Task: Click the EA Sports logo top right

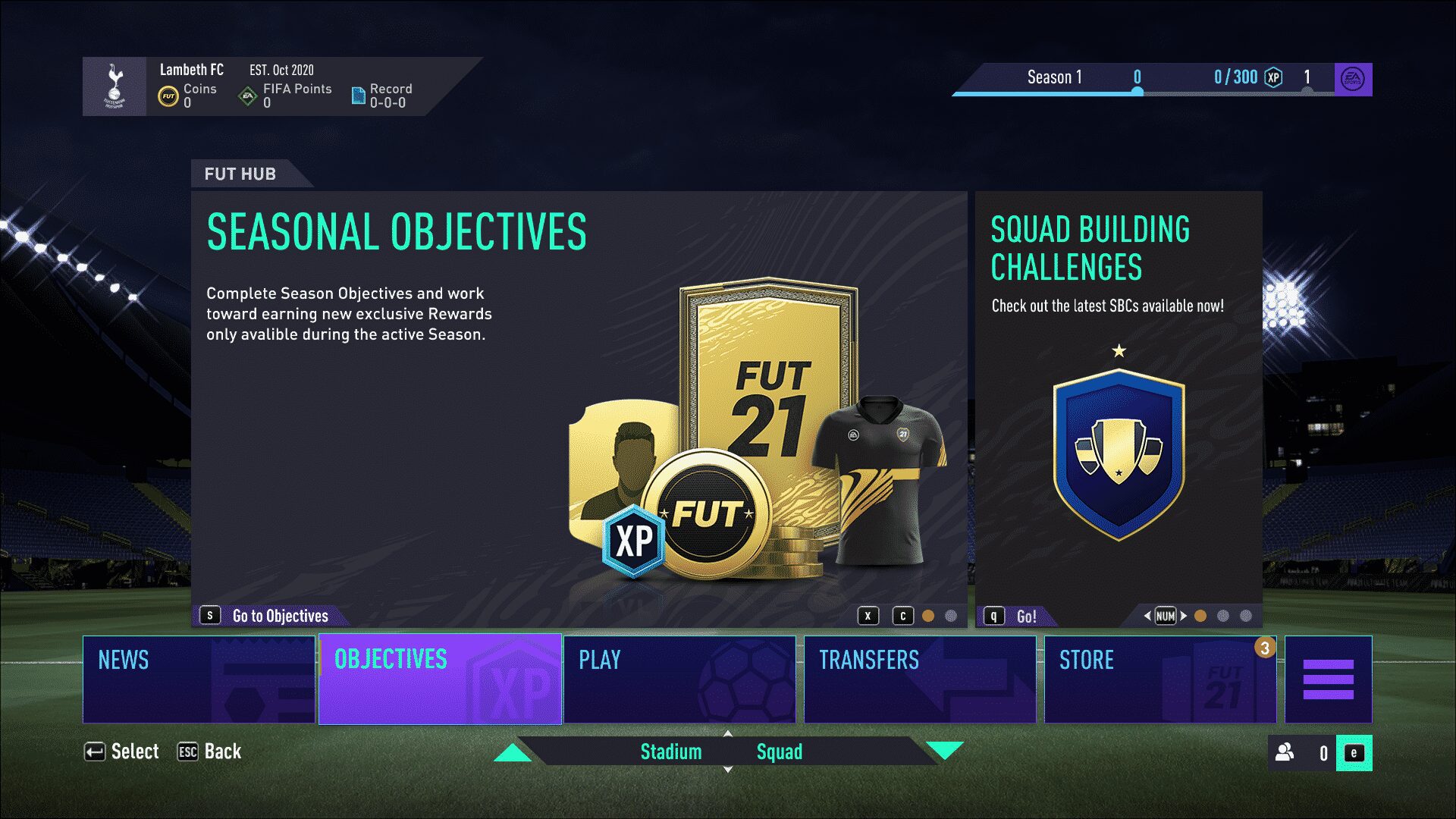Action: tap(1354, 78)
